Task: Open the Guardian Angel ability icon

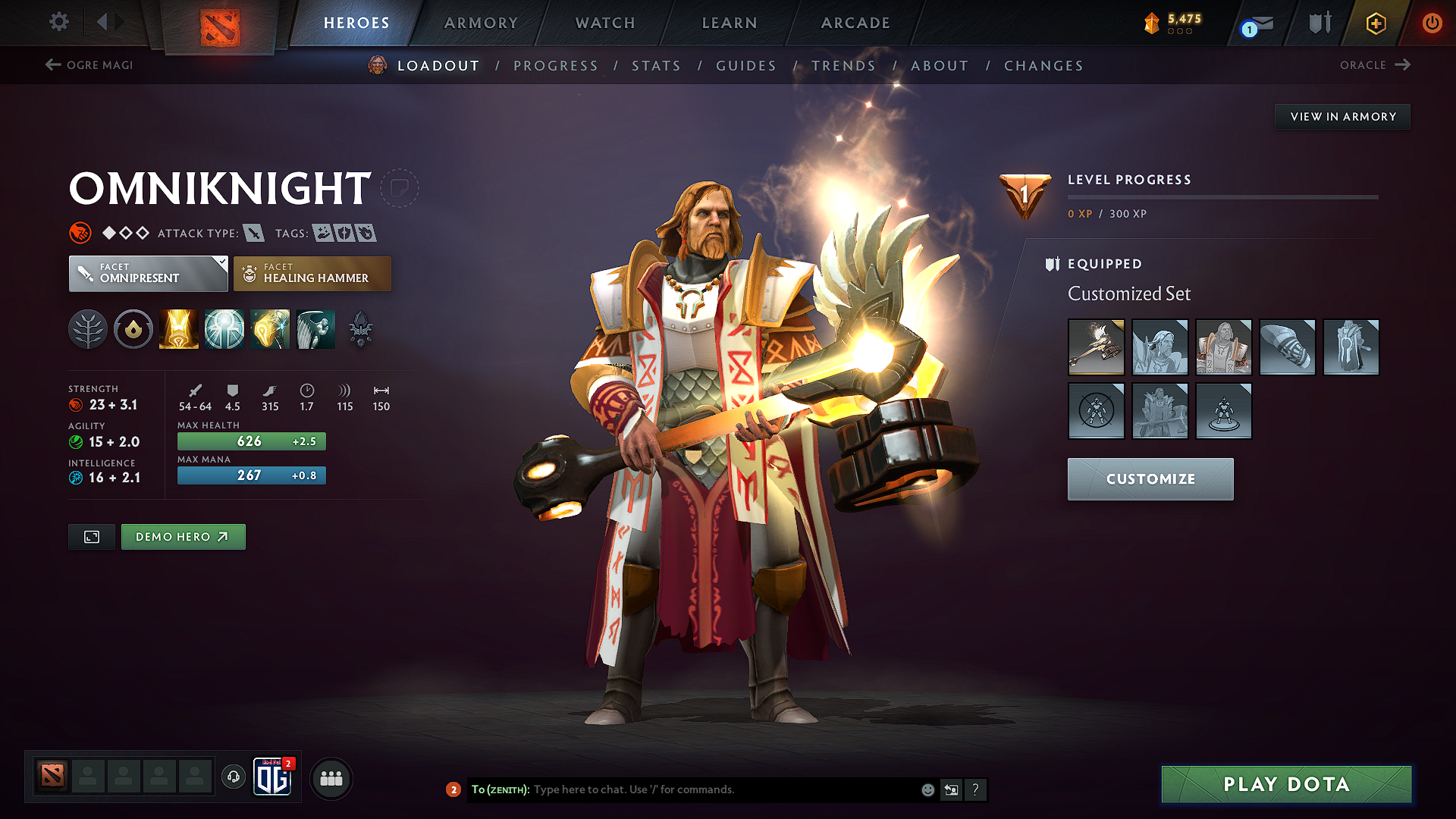Action: [x=315, y=328]
